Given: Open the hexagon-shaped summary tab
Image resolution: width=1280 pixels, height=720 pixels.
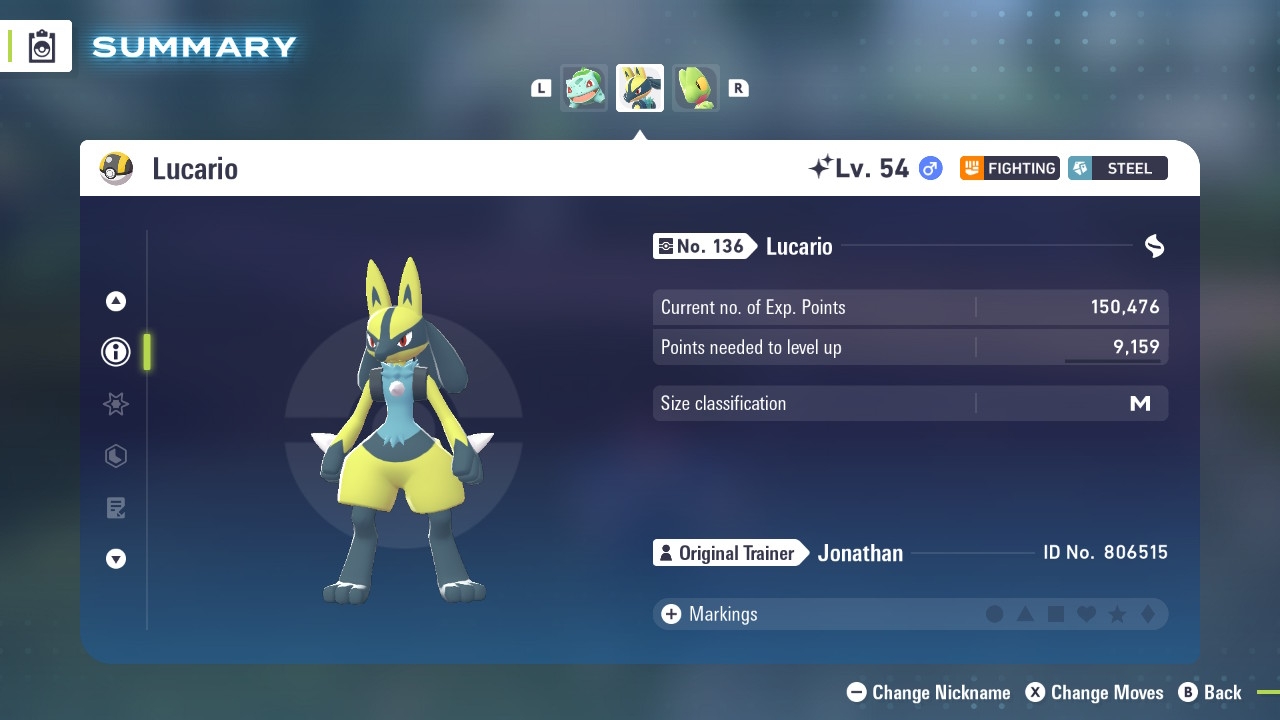Looking at the screenshot, I should [x=116, y=456].
